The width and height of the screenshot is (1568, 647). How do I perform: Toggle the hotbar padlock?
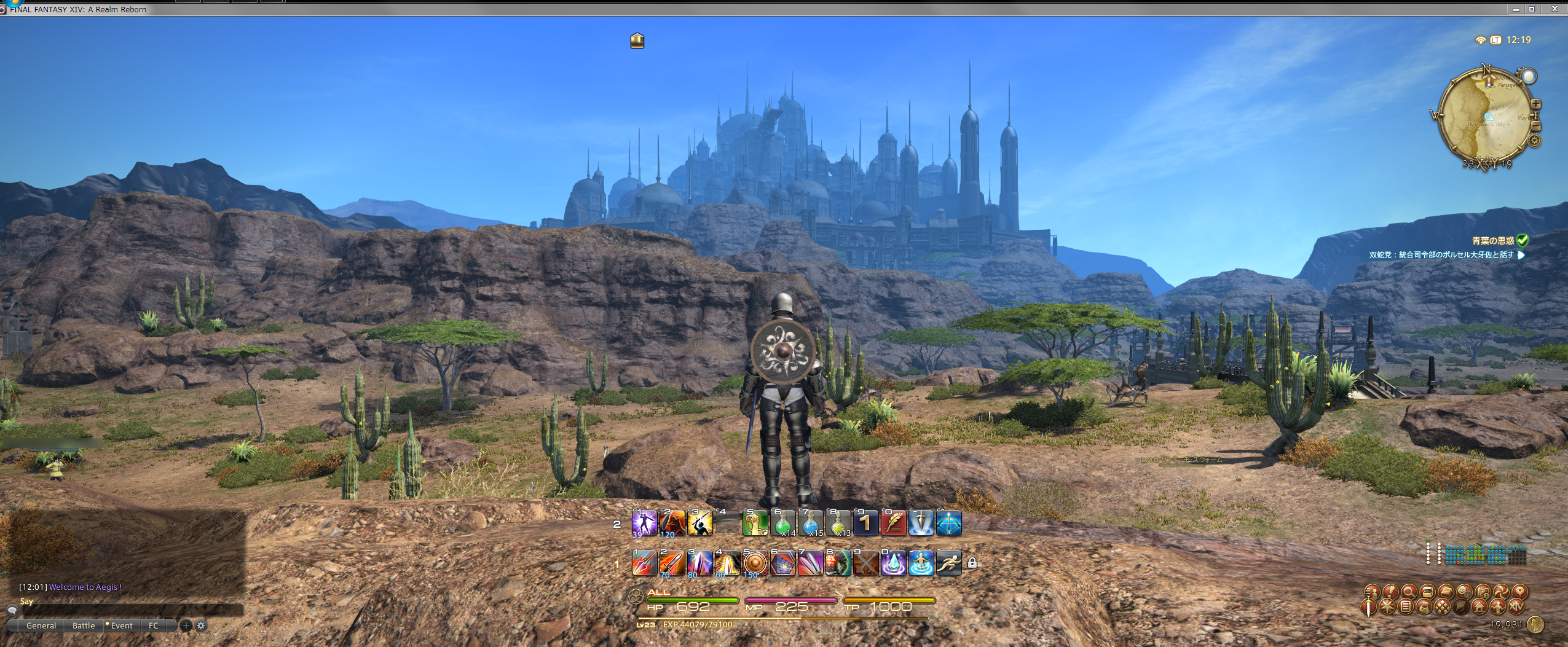tap(972, 563)
